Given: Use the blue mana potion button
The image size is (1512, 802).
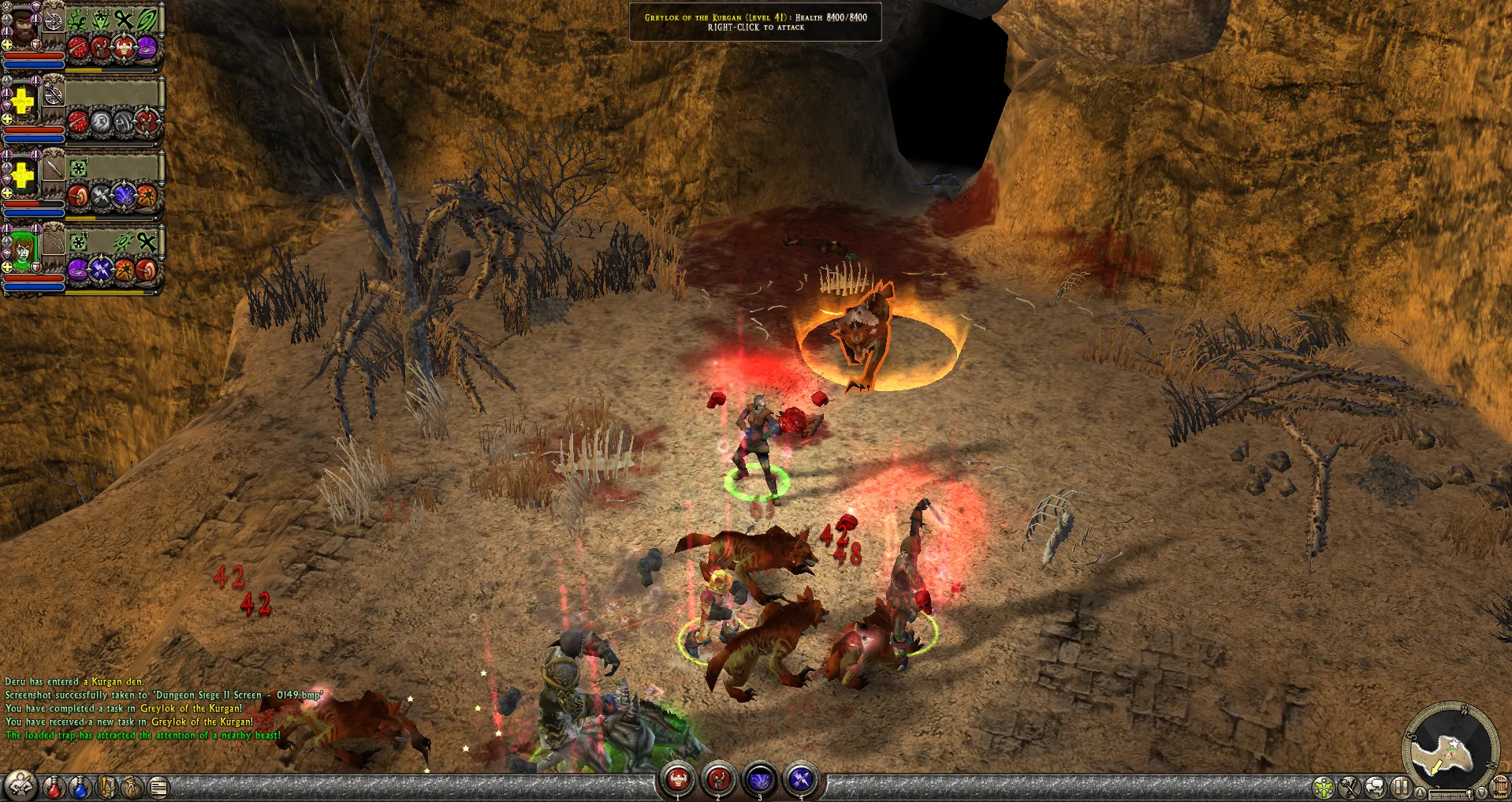Looking at the screenshot, I should click(x=80, y=786).
